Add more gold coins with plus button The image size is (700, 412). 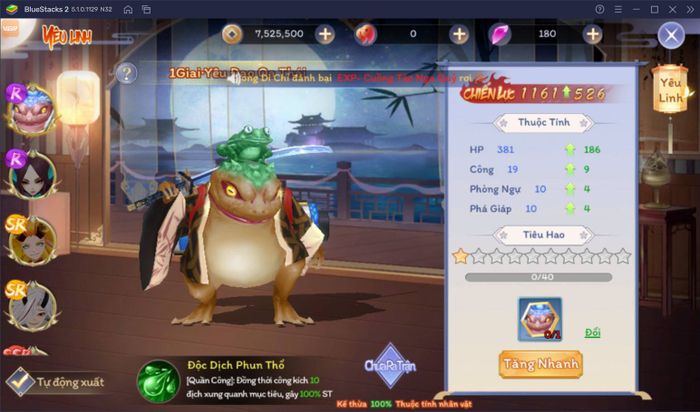[325, 34]
